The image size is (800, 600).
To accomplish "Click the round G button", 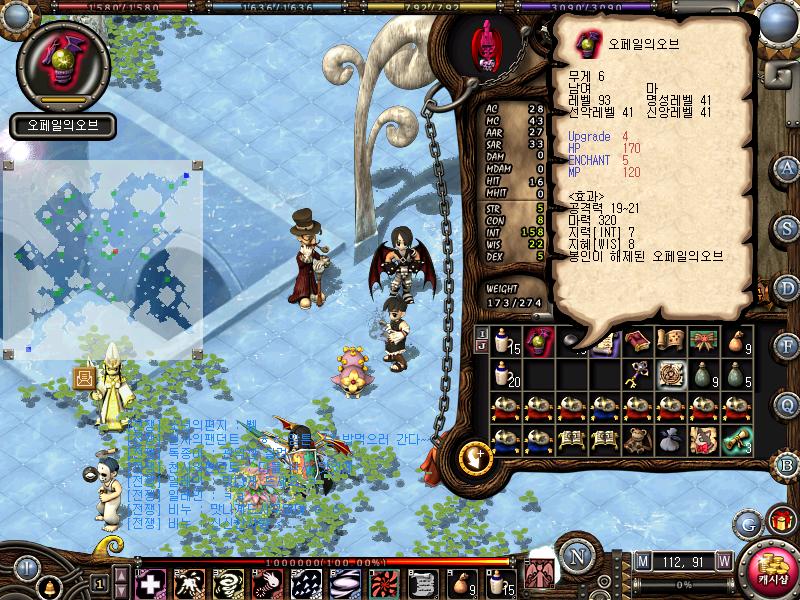I will click(x=747, y=523).
